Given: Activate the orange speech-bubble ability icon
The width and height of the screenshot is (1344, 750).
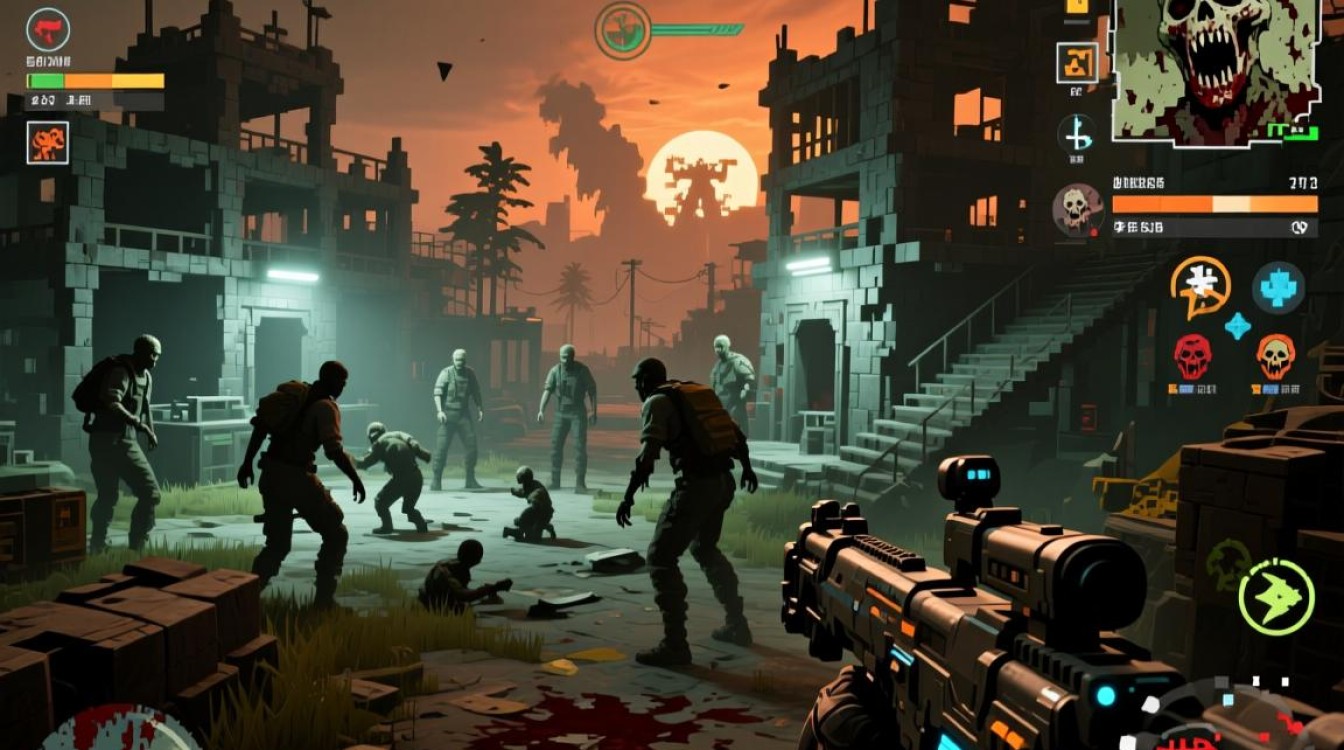Looking at the screenshot, I should pyautogui.click(x=1200, y=287).
